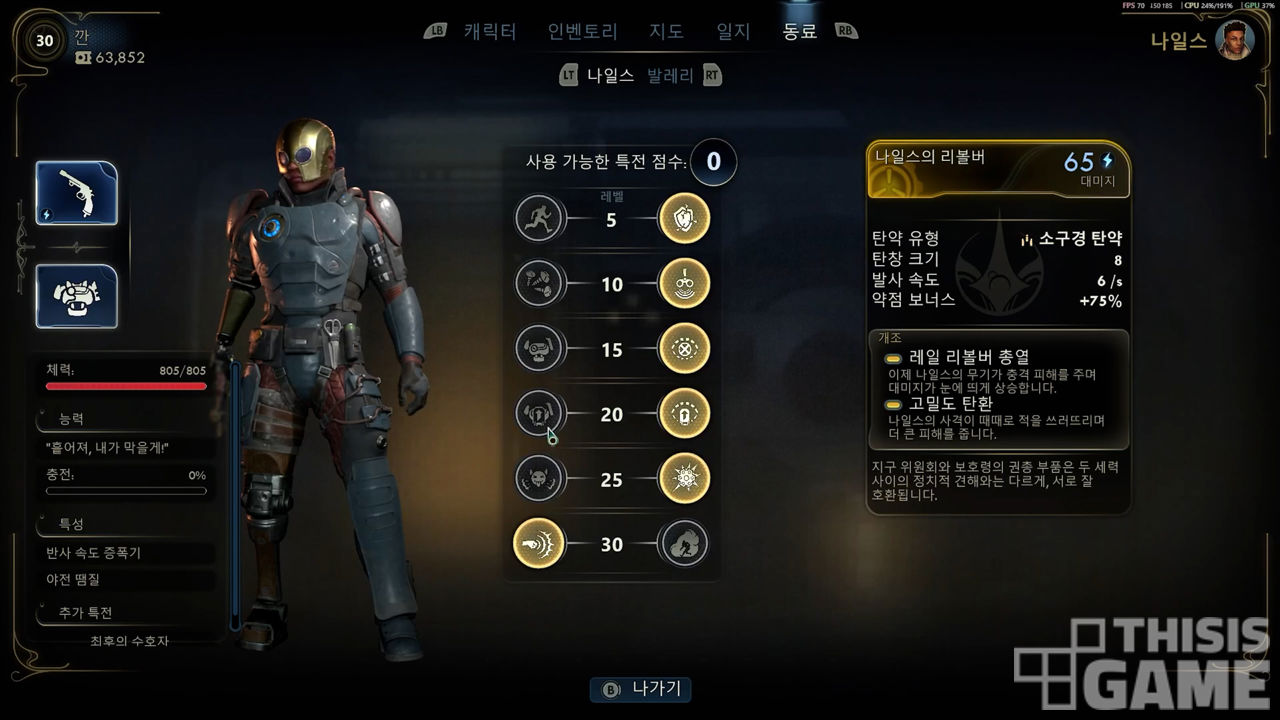
Task: Switch to companion 발레리
Action: coord(670,75)
